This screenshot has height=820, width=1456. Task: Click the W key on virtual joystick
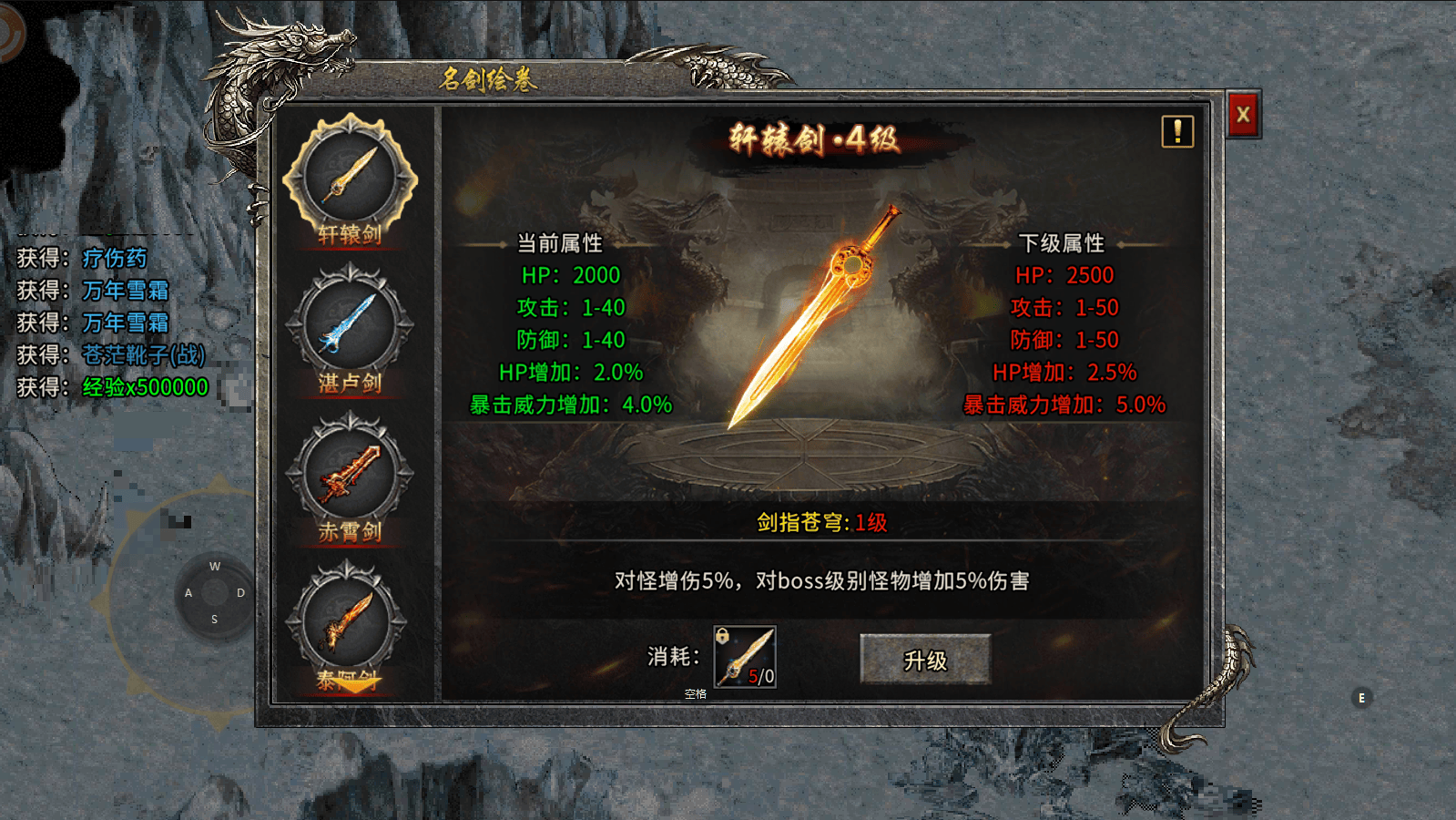click(x=215, y=567)
